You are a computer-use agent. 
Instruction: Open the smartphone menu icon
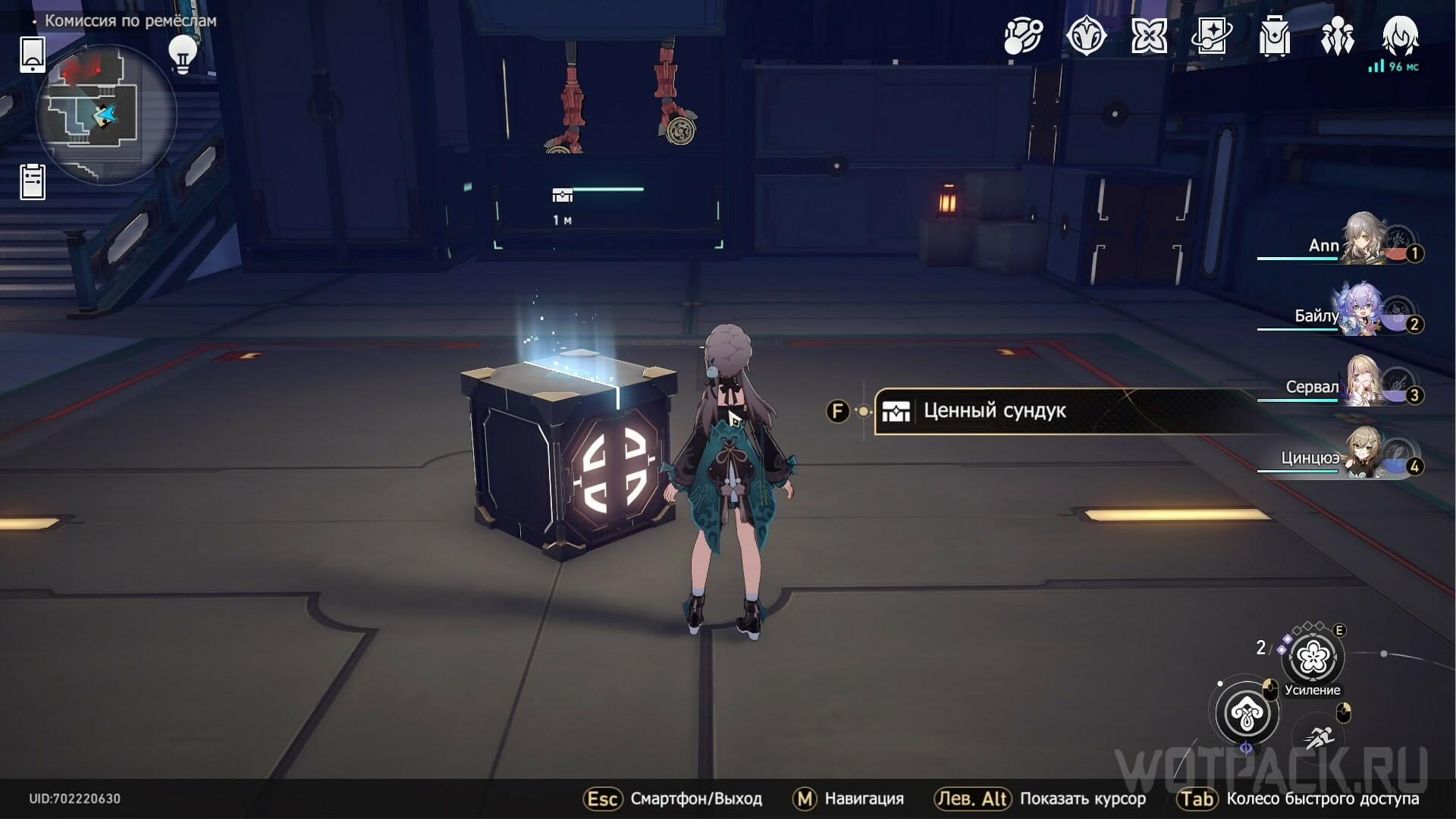click(x=32, y=55)
